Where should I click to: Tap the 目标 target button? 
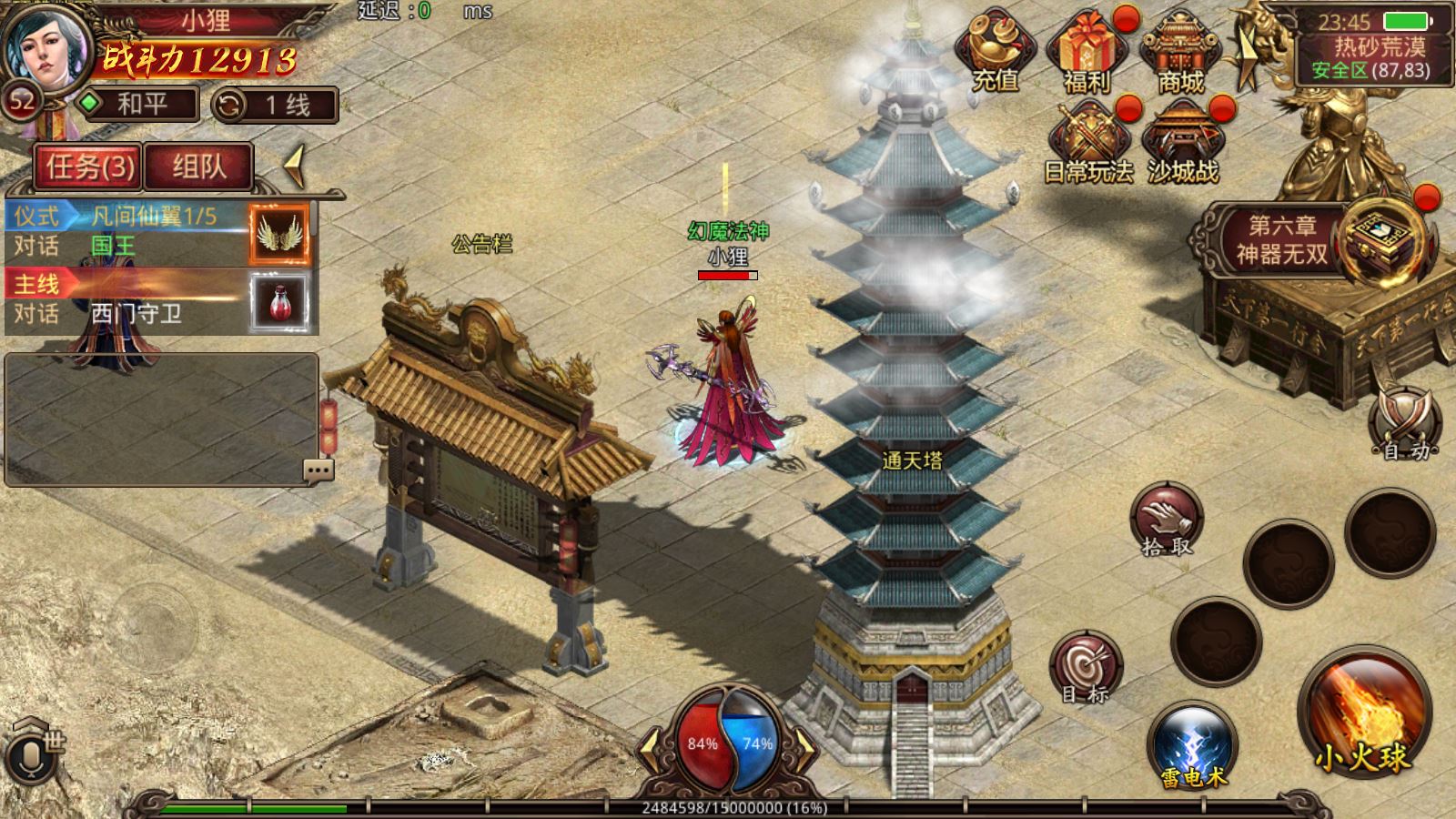1086,669
